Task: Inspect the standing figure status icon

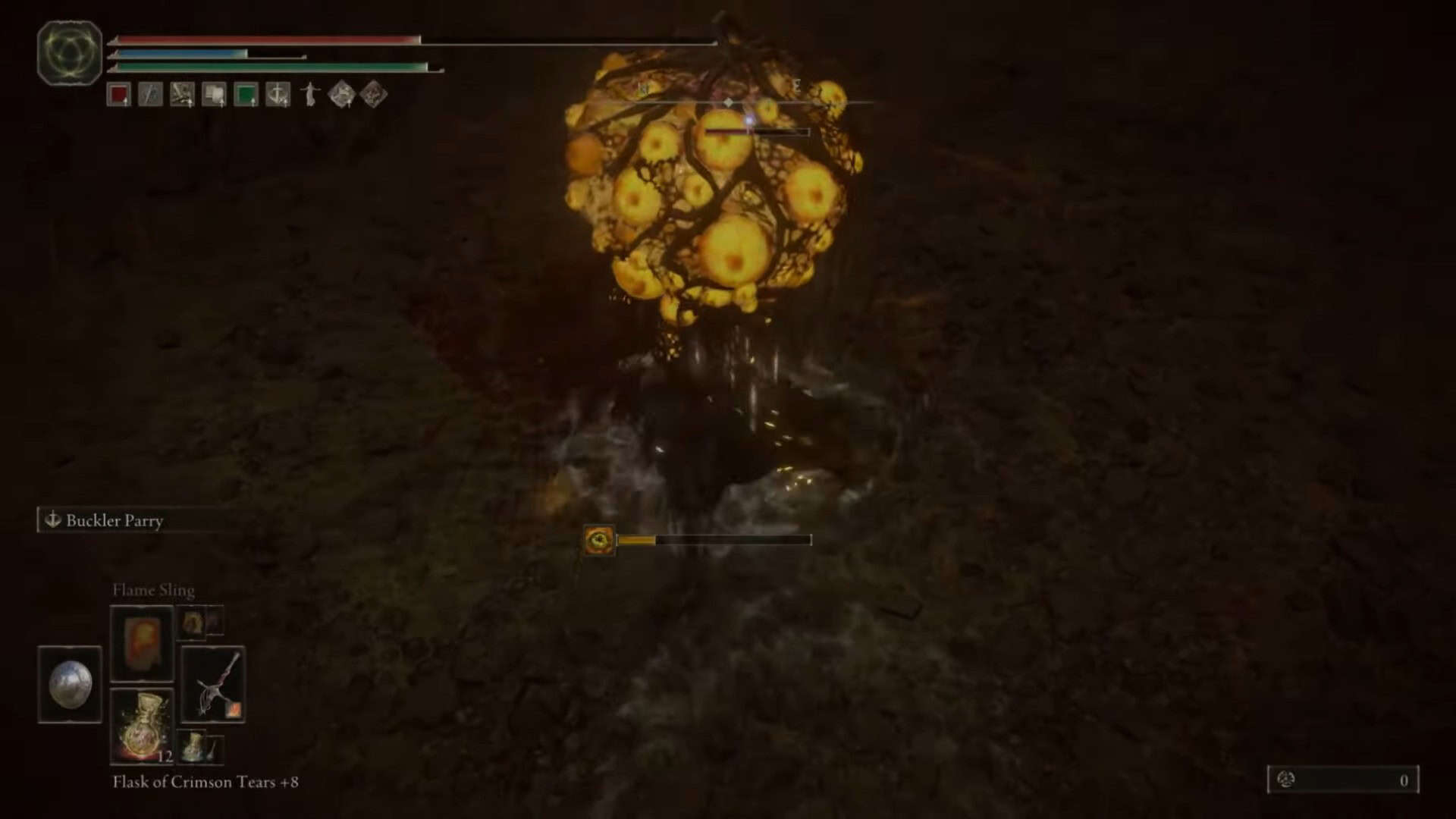Action: (309, 95)
